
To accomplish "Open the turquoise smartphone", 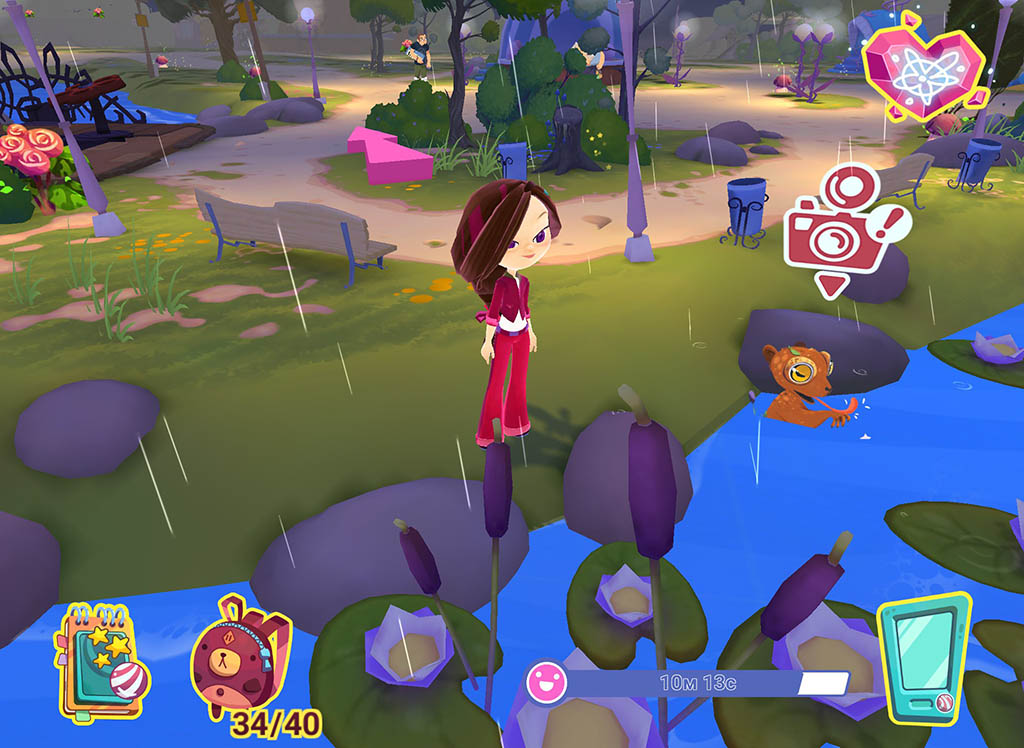I will [x=923, y=657].
